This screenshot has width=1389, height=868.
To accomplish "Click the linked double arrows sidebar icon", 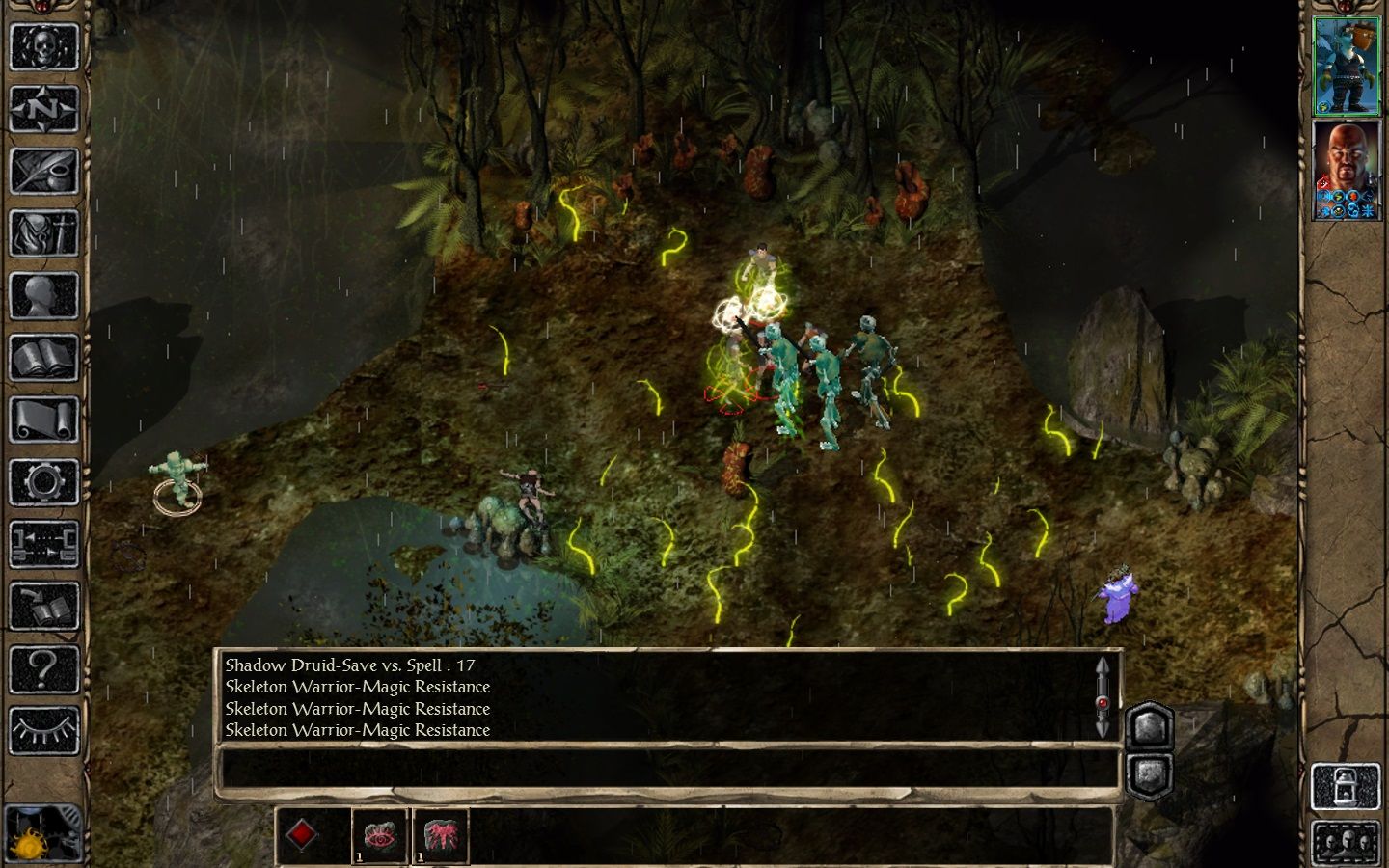I will click(43, 544).
